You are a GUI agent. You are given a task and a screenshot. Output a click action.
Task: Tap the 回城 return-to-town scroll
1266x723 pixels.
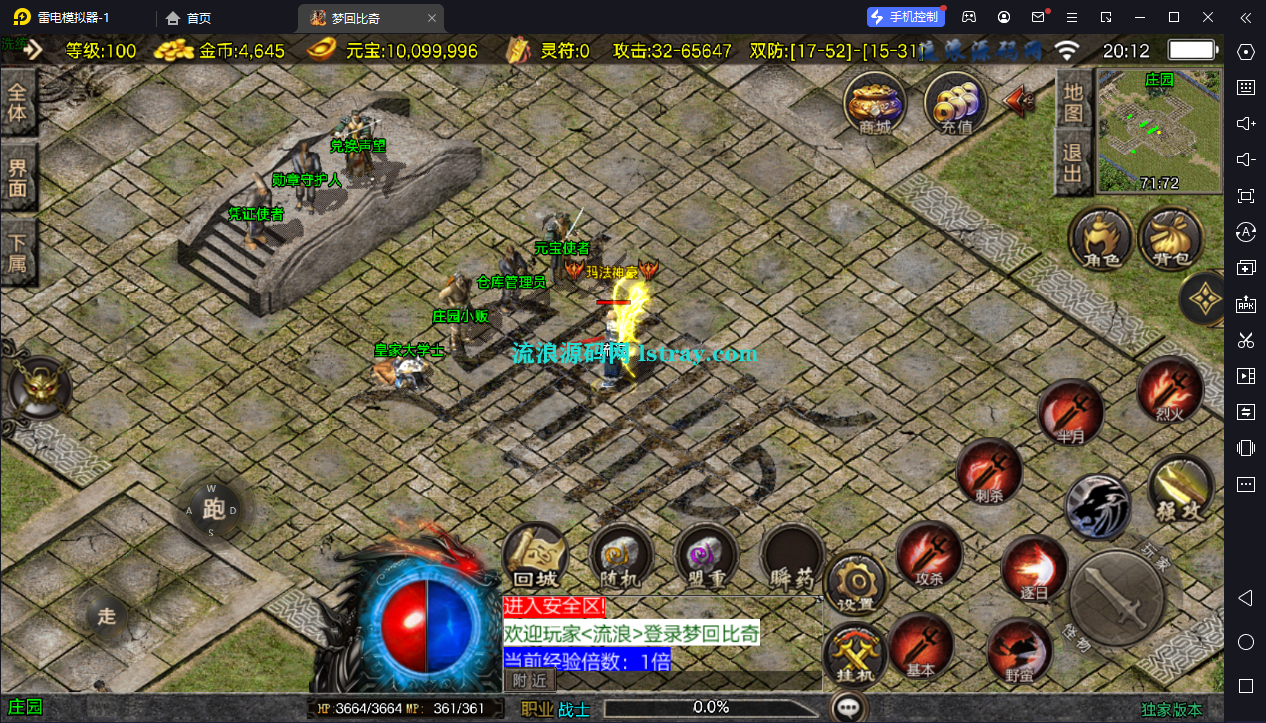pyautogui.click(x=535, y=557)
